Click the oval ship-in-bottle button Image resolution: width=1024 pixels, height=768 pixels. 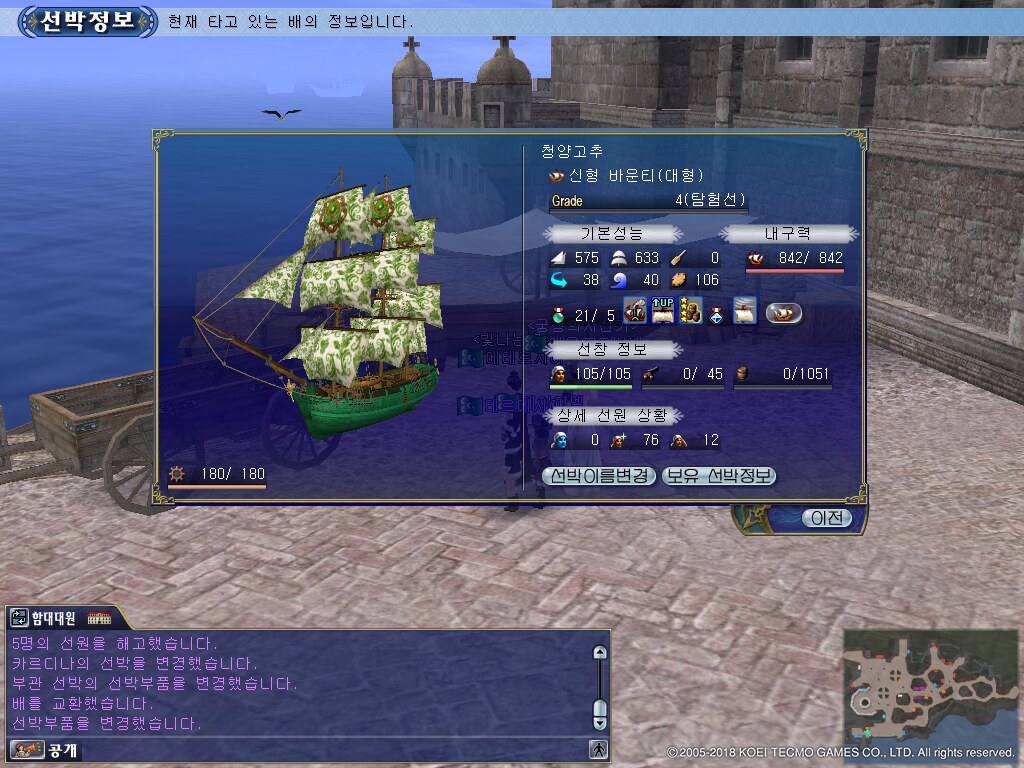(785, 313)
